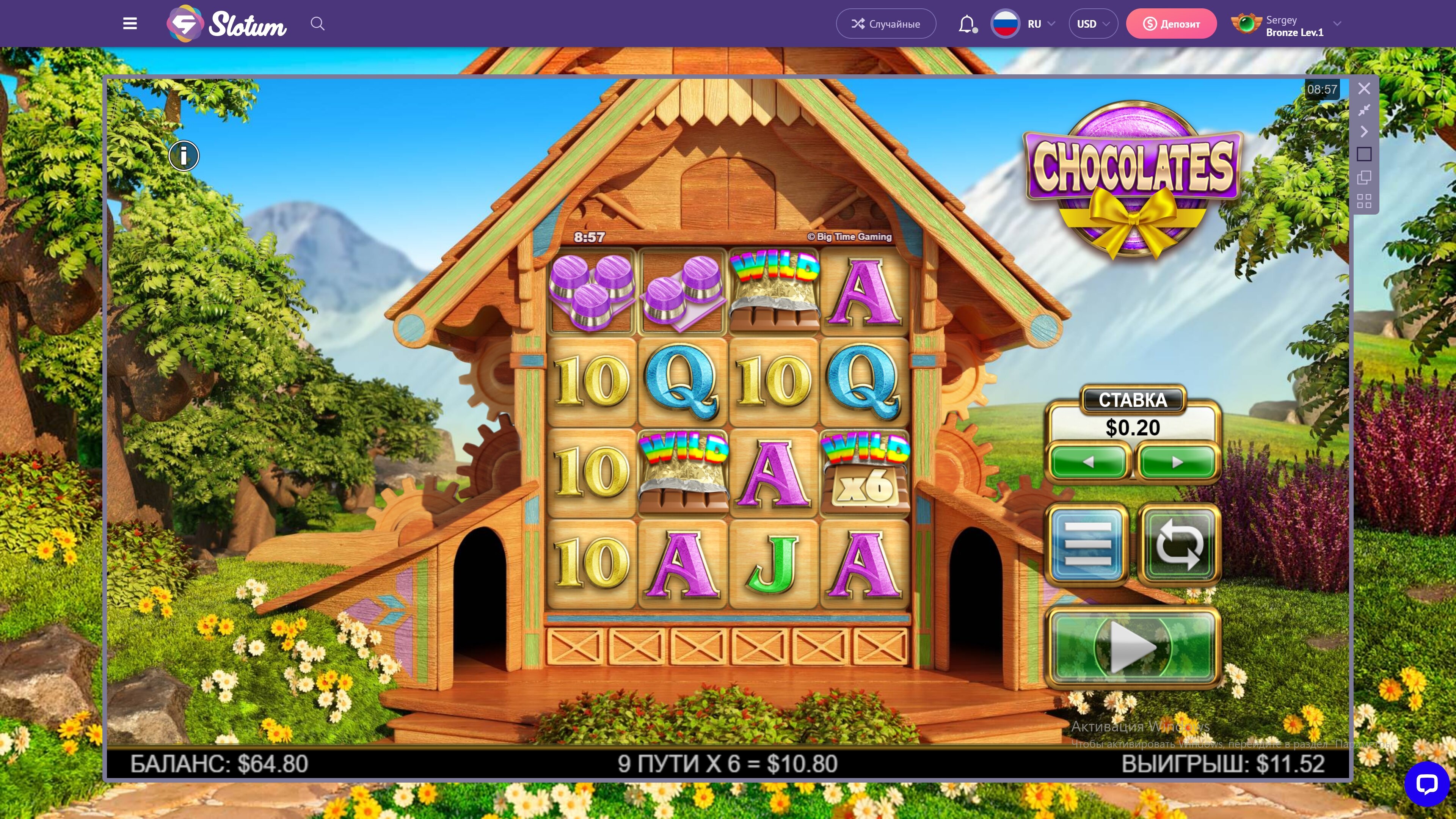Image resolution: width=1456 pixels, height=819 pixels.
Task: Go to the Slotum home logo
Action: [227, 24]
